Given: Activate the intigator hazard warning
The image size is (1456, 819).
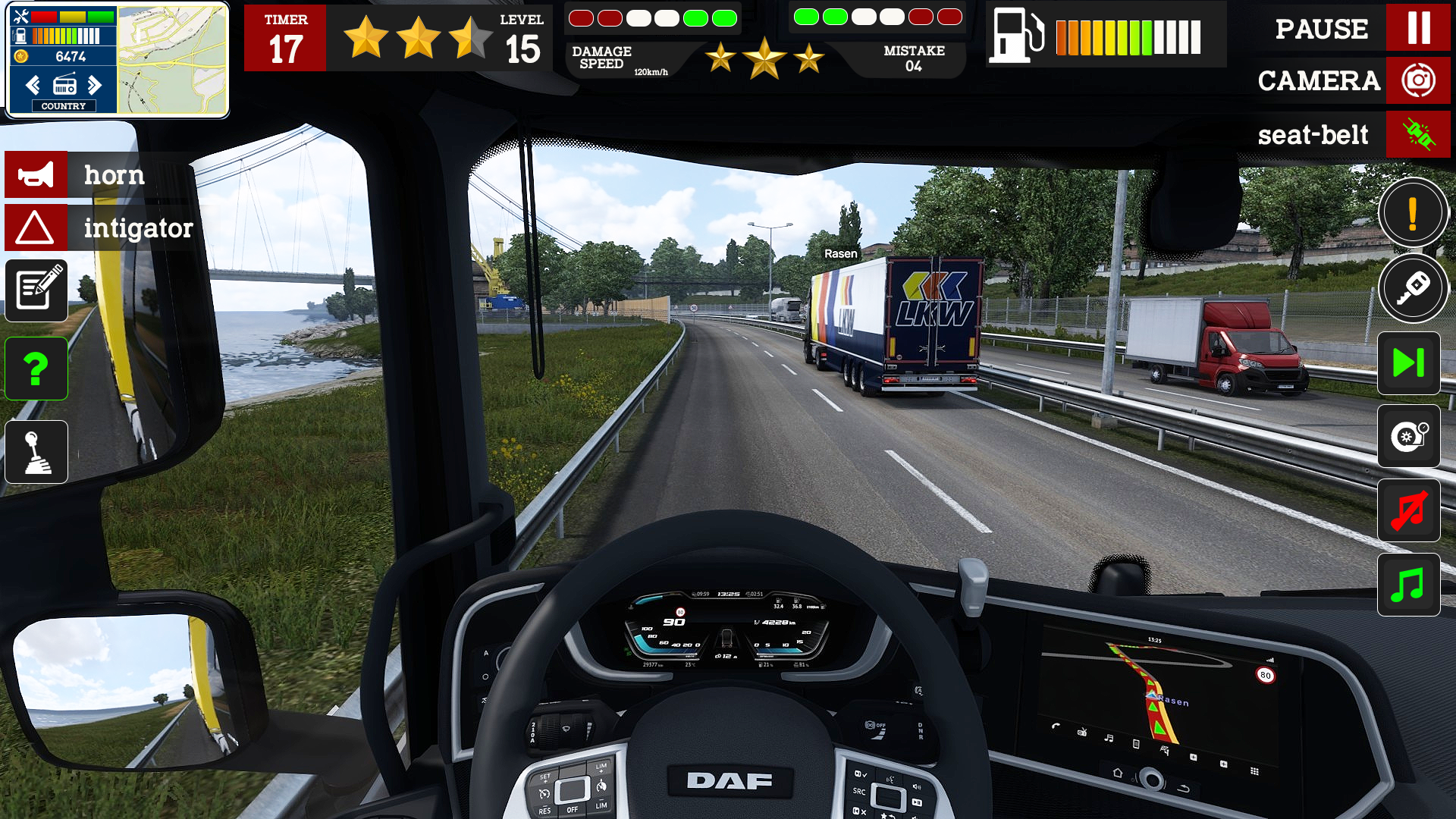Looking at the screenshot, I should pos(36,227).
